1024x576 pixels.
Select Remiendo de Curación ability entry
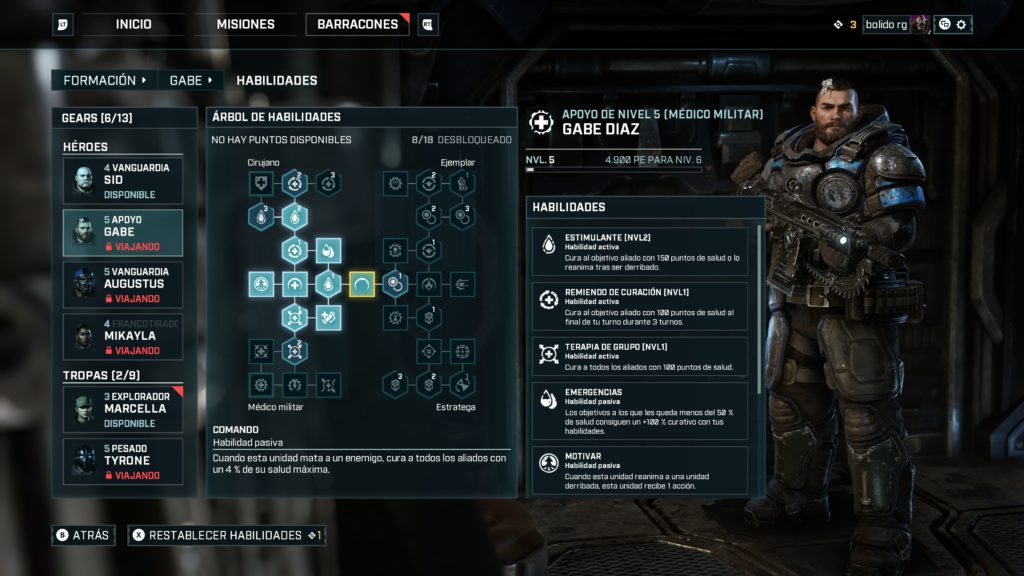(x=640, y=306)
